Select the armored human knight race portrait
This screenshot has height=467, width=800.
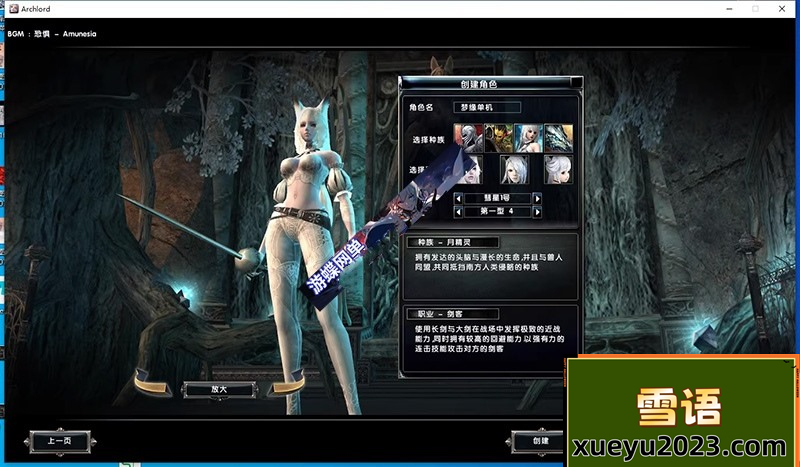(x=468, y=138)
